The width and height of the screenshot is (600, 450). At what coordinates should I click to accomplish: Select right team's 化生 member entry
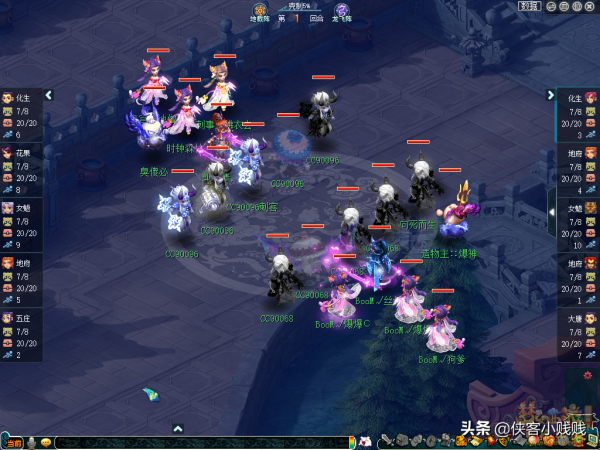coord(576,115)
